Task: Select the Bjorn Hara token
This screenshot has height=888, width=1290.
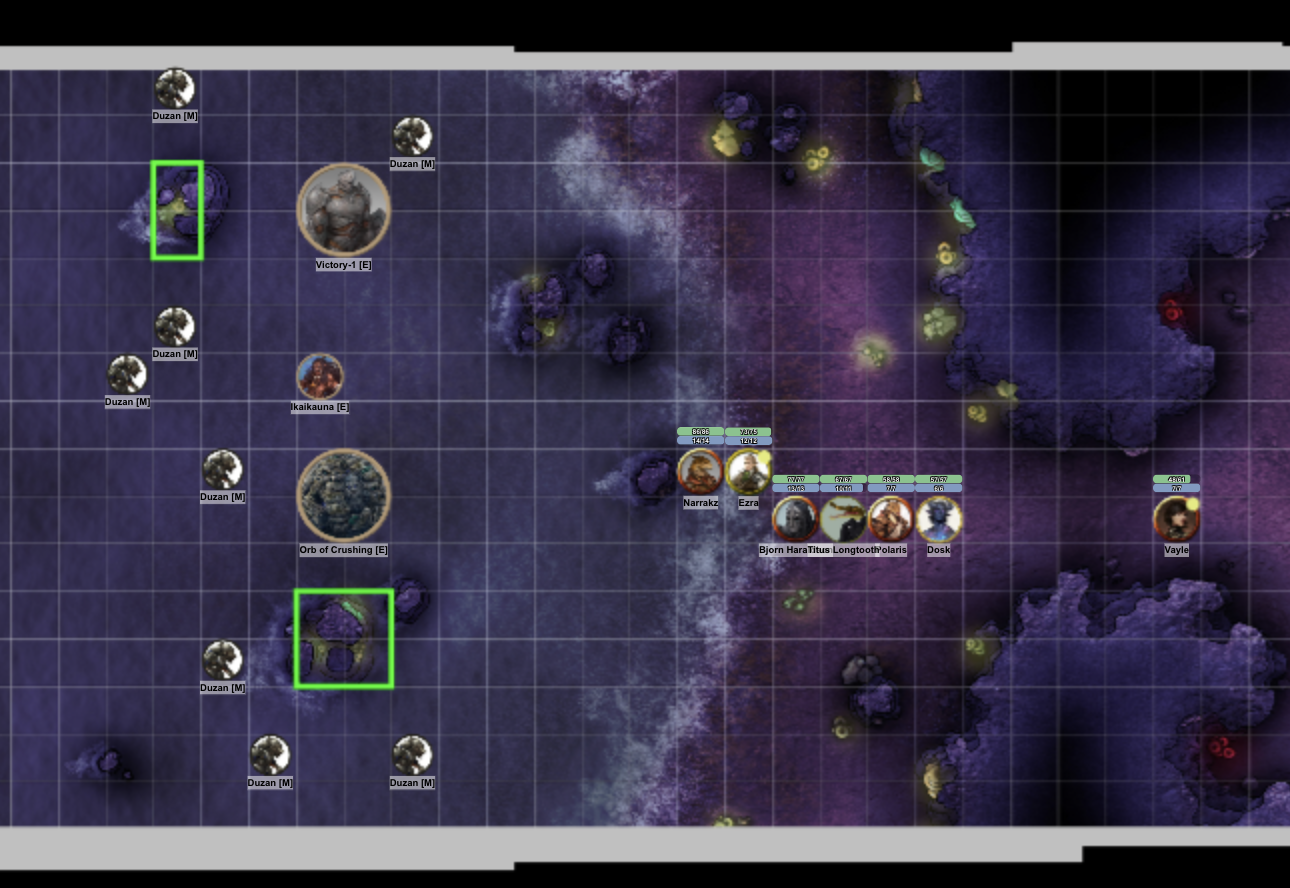Action: pyautogui.click(x=795, y=519)
